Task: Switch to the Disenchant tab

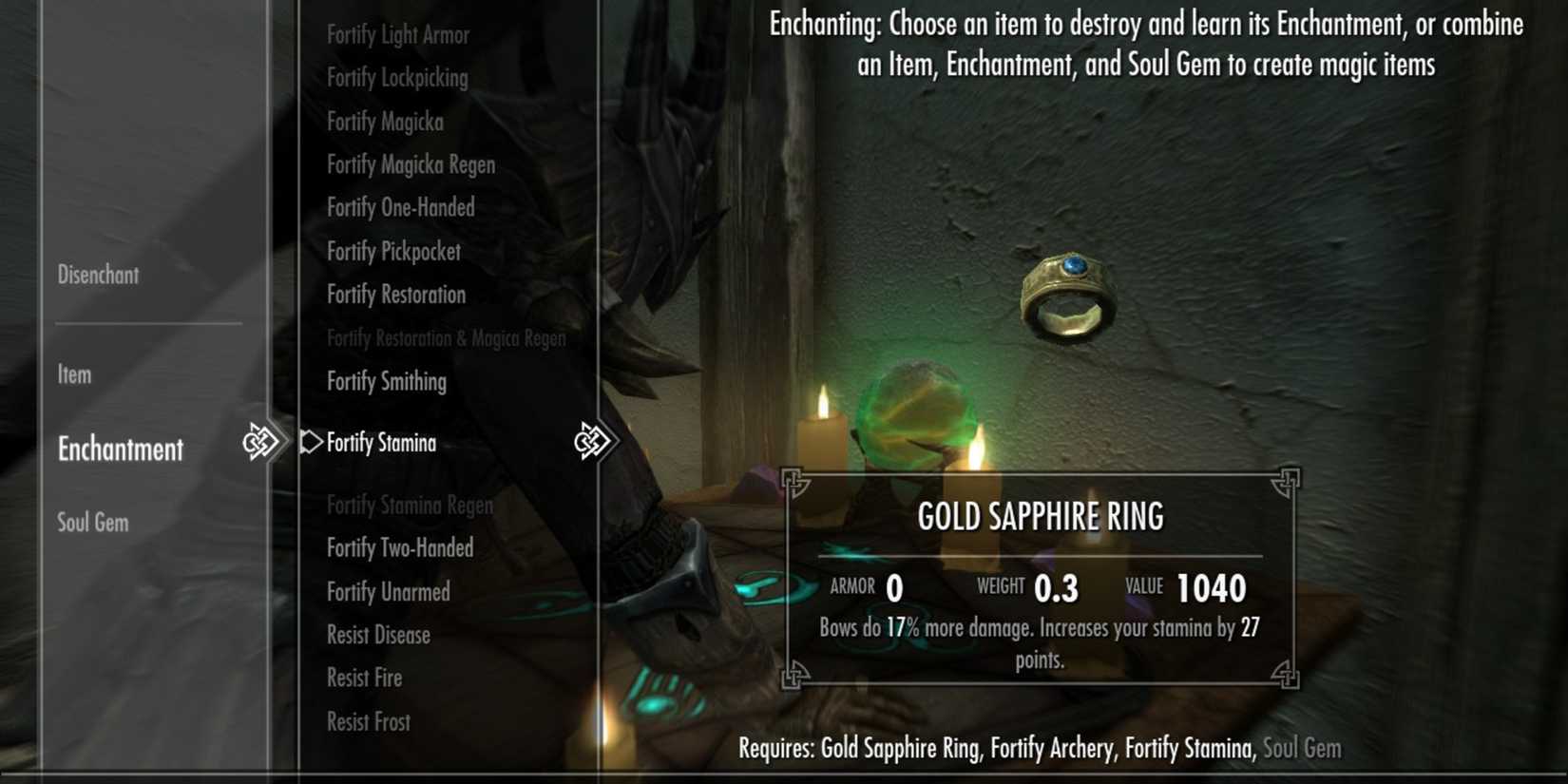Action: point(98,275)
